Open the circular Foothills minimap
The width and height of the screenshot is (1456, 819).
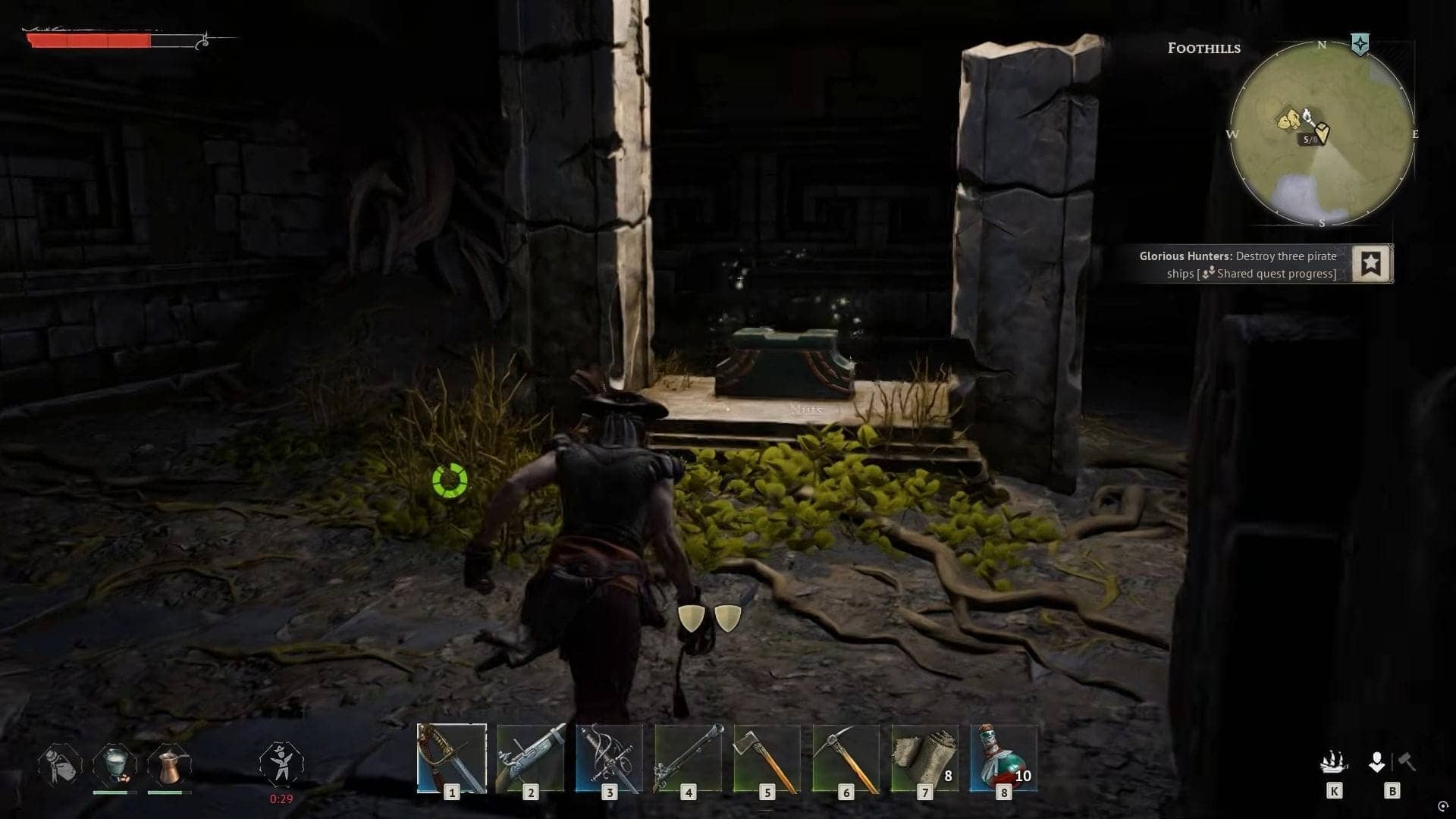tap(1321, 134)
